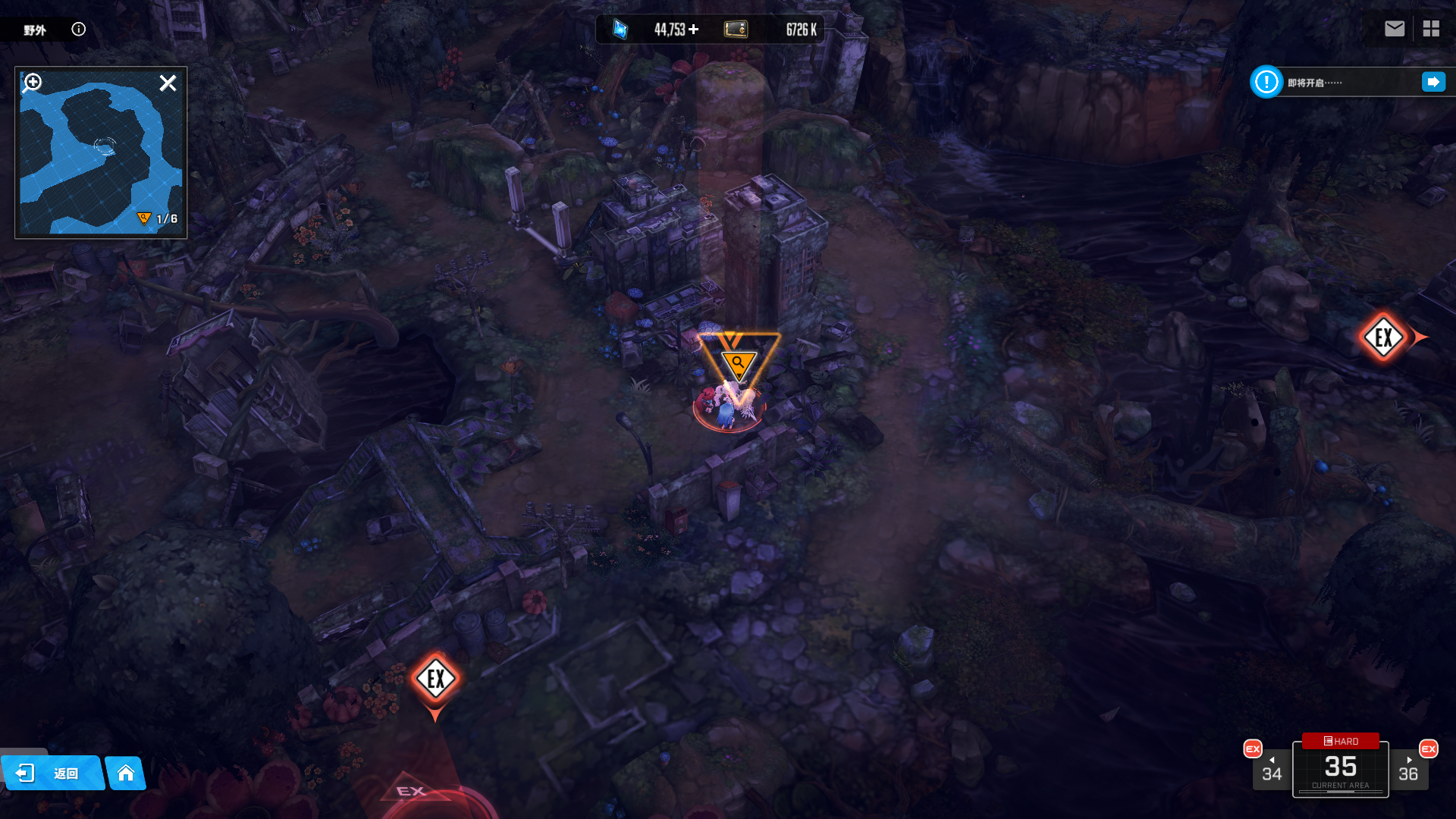The image size is (1456, 819).
Task: Open the mail inbox
Action: [1394, 29]
